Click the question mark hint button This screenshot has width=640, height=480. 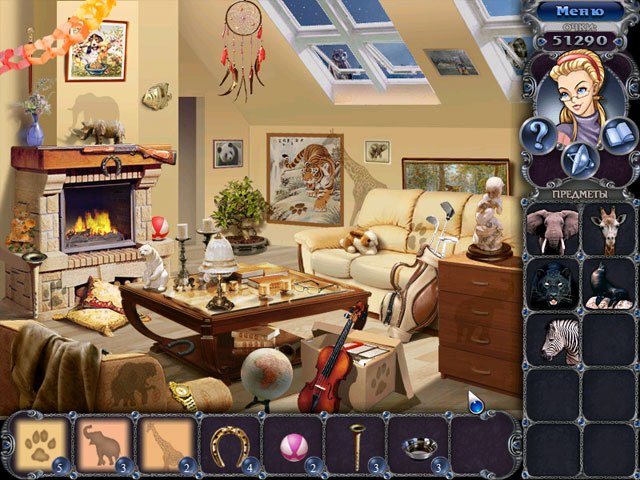pyautogui.click(x=539, y=135)
